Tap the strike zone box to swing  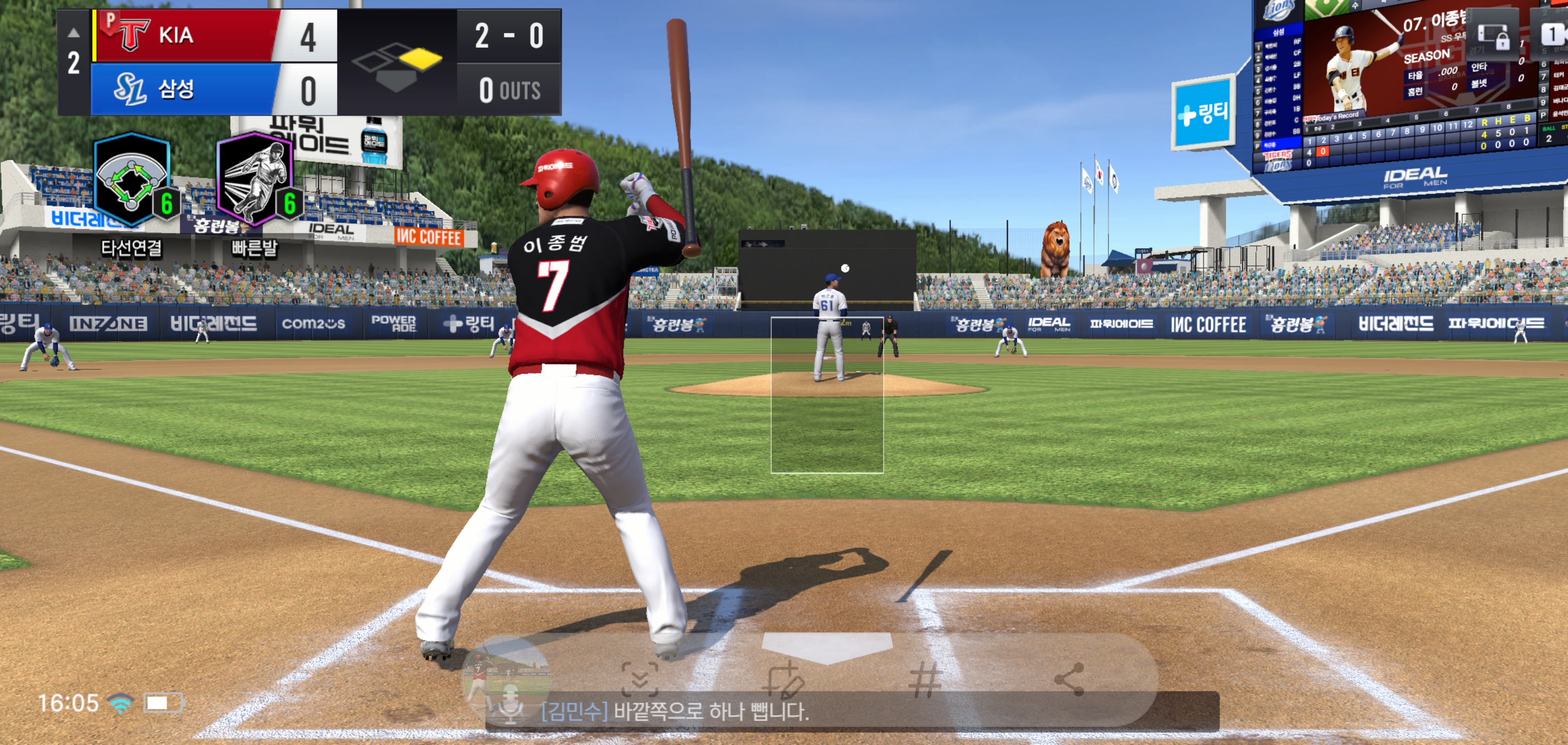pos(826,395)
